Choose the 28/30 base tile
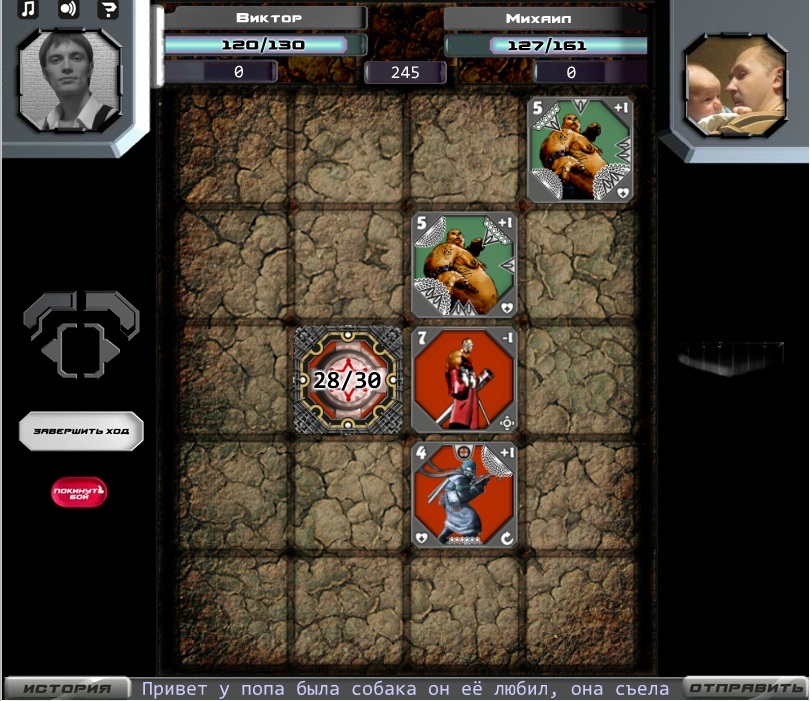The image size is (810, 701). click(x=348, y=380)
